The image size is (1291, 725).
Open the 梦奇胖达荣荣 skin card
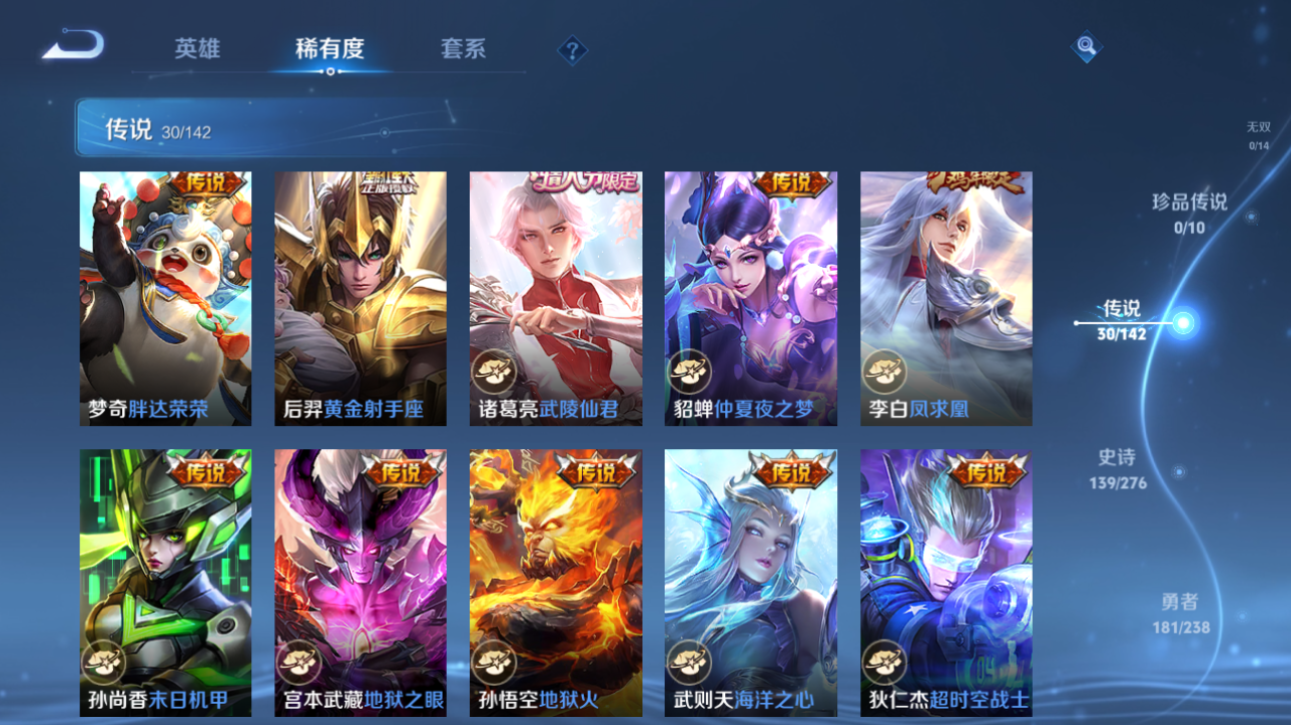[166, 297]
